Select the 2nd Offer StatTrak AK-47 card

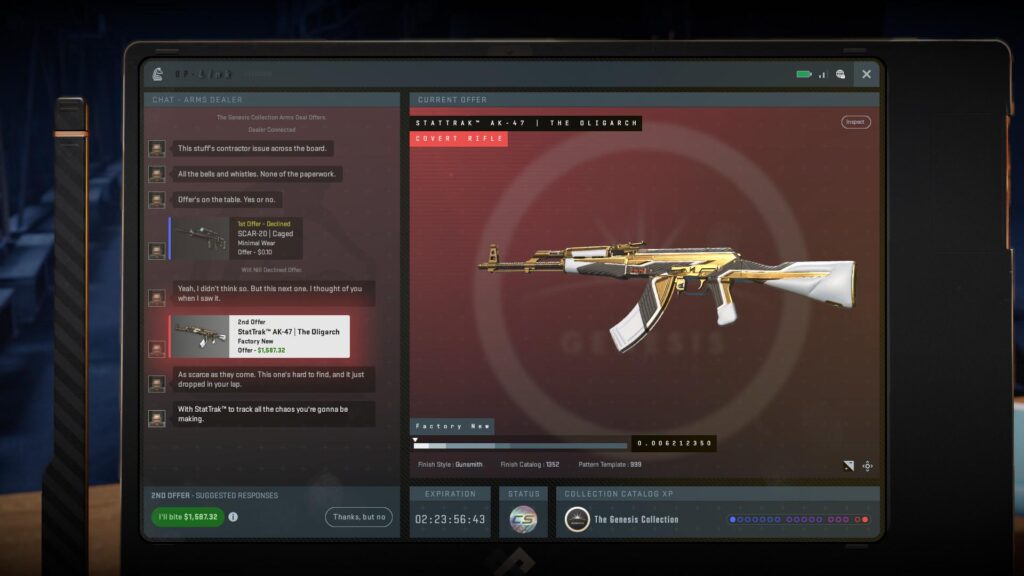(x=260, y=336)
